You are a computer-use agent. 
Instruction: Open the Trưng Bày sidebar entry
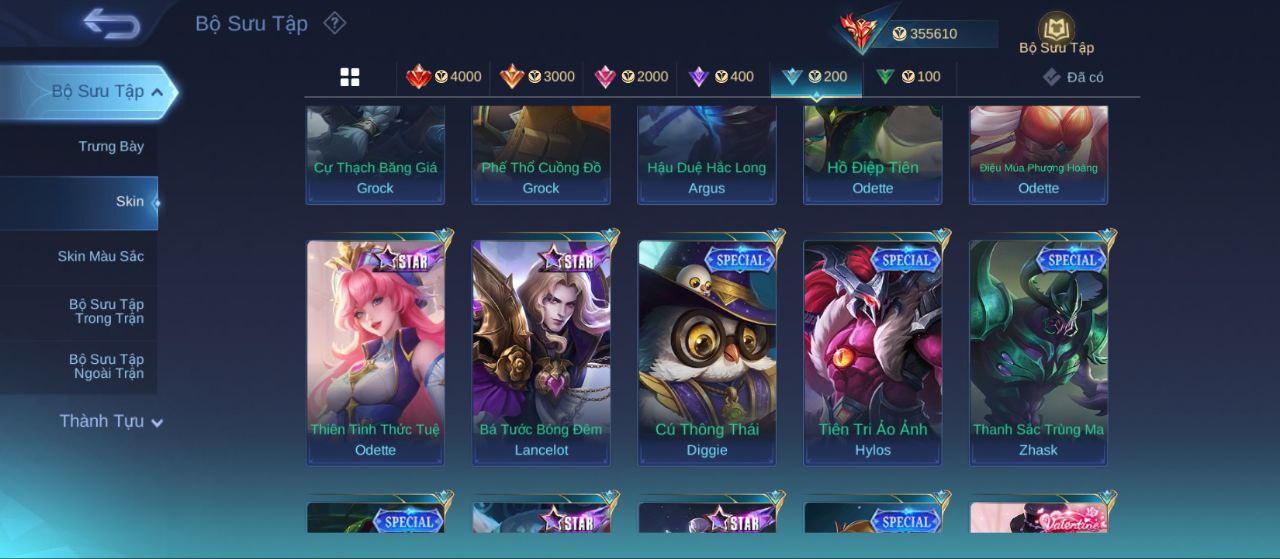(111, 147)
